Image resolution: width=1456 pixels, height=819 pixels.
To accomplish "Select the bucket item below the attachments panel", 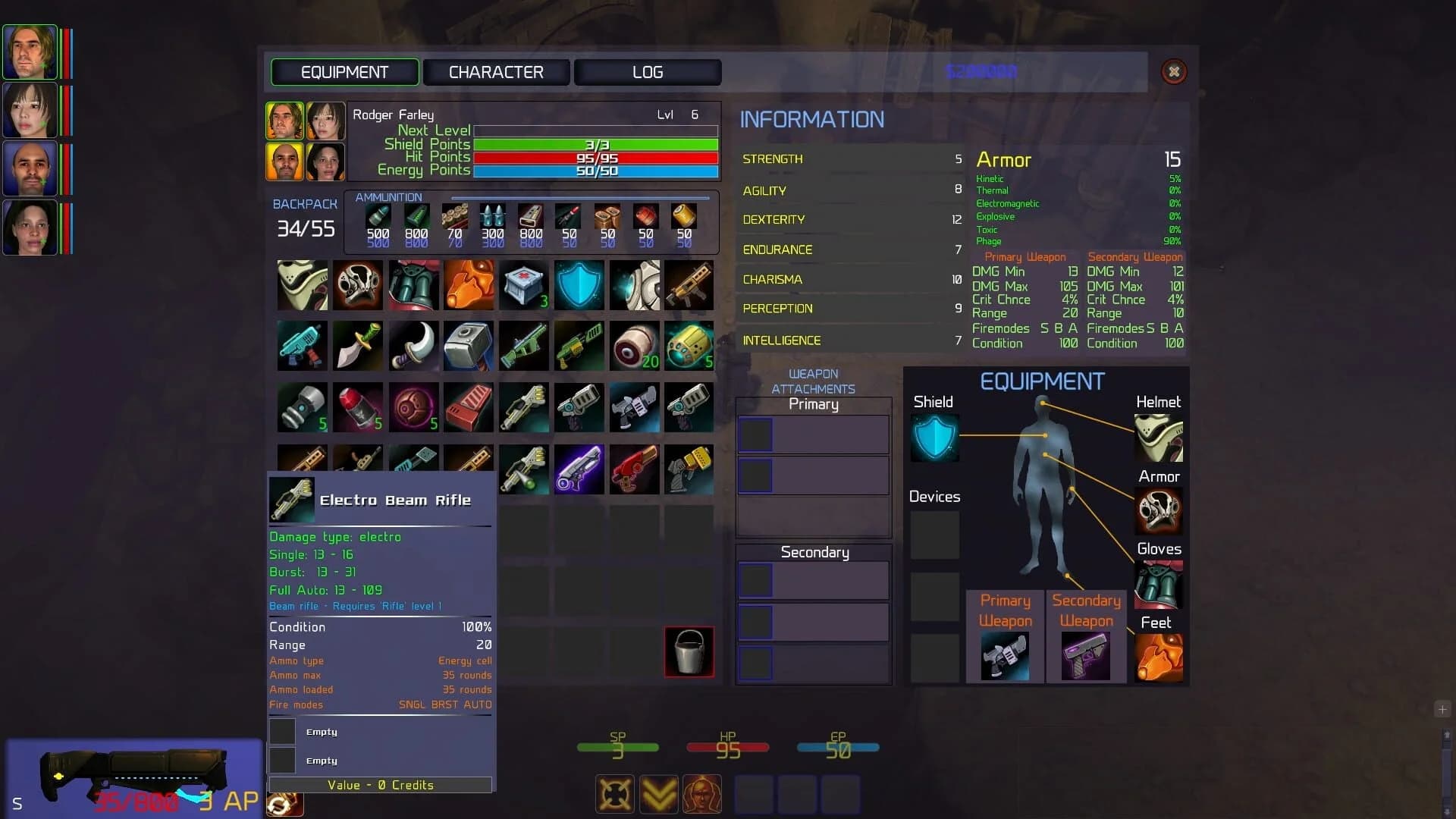I will pos(689,652).
